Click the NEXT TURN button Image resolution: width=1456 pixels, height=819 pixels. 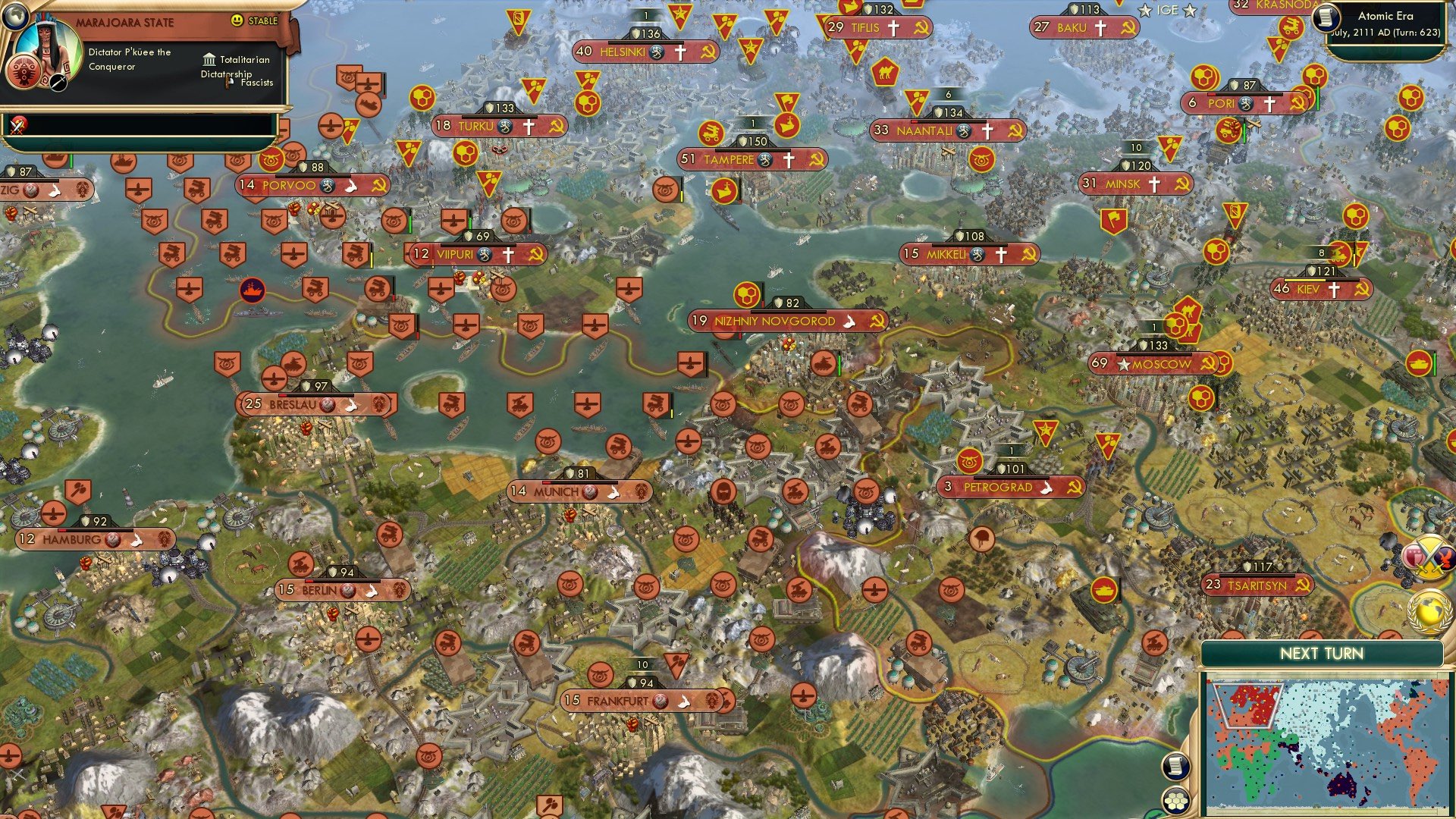point(1323,652)
